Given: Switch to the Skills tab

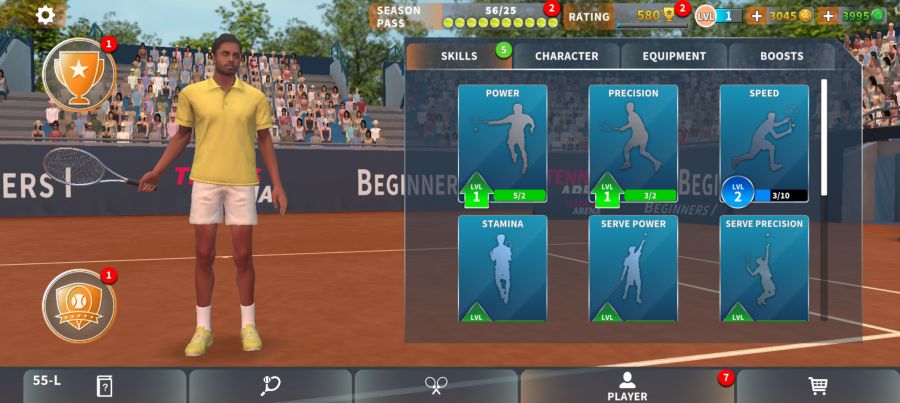Looking at the screenshot, I should pyautogui.click(x=459, y=56).
